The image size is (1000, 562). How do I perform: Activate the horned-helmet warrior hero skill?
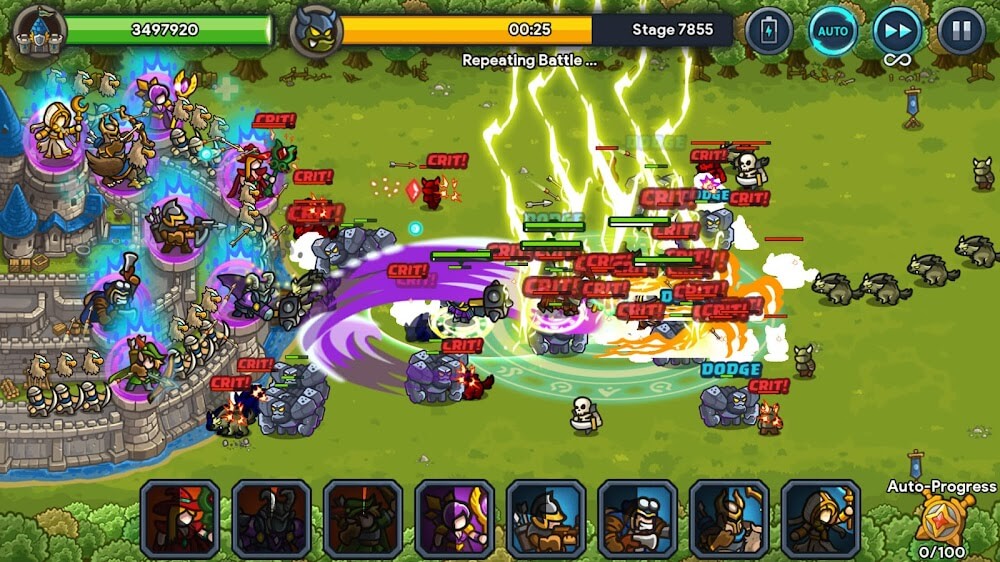tap(729, 518)
